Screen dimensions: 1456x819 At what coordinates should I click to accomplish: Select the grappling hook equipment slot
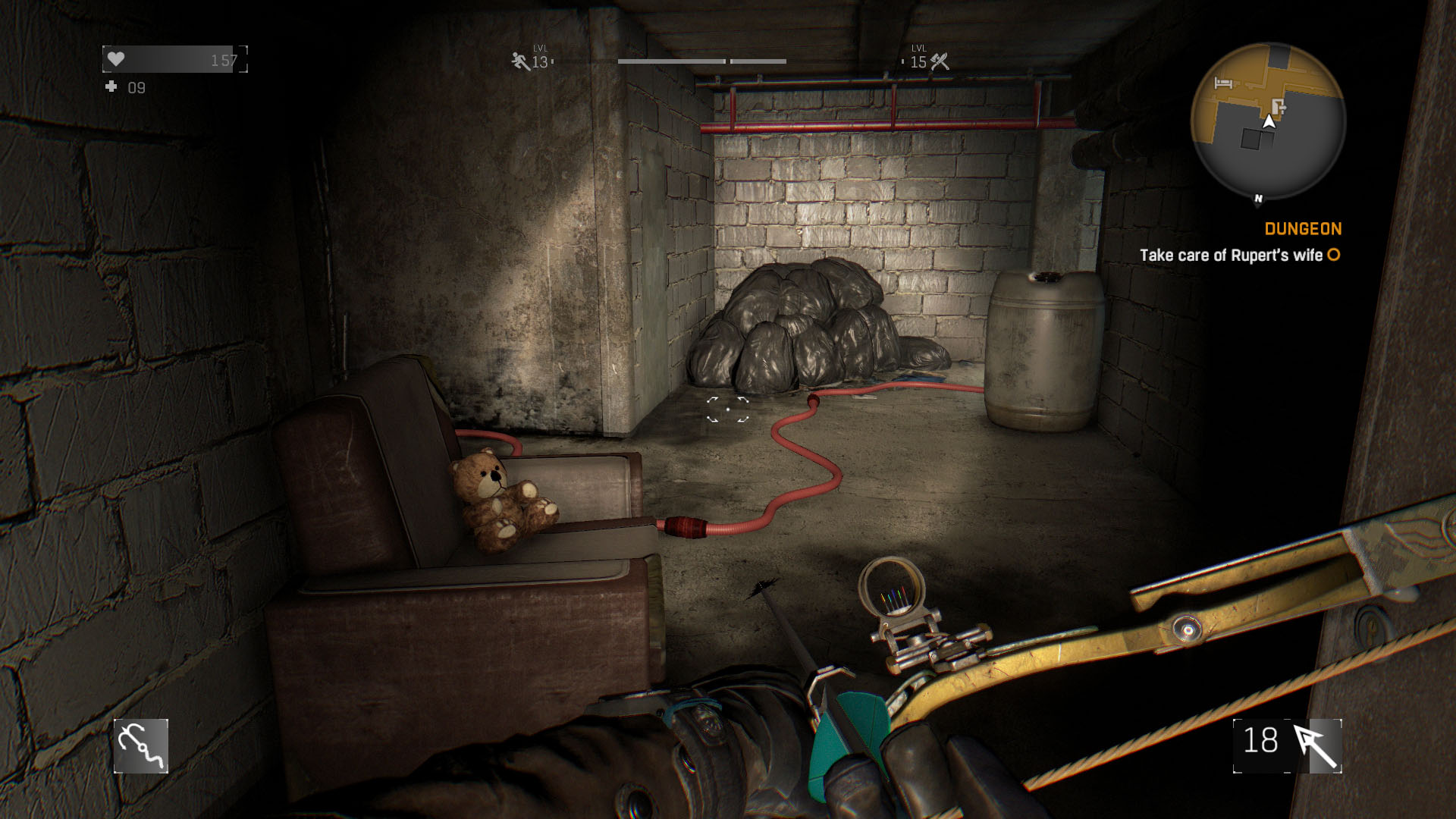click(141, 746)
